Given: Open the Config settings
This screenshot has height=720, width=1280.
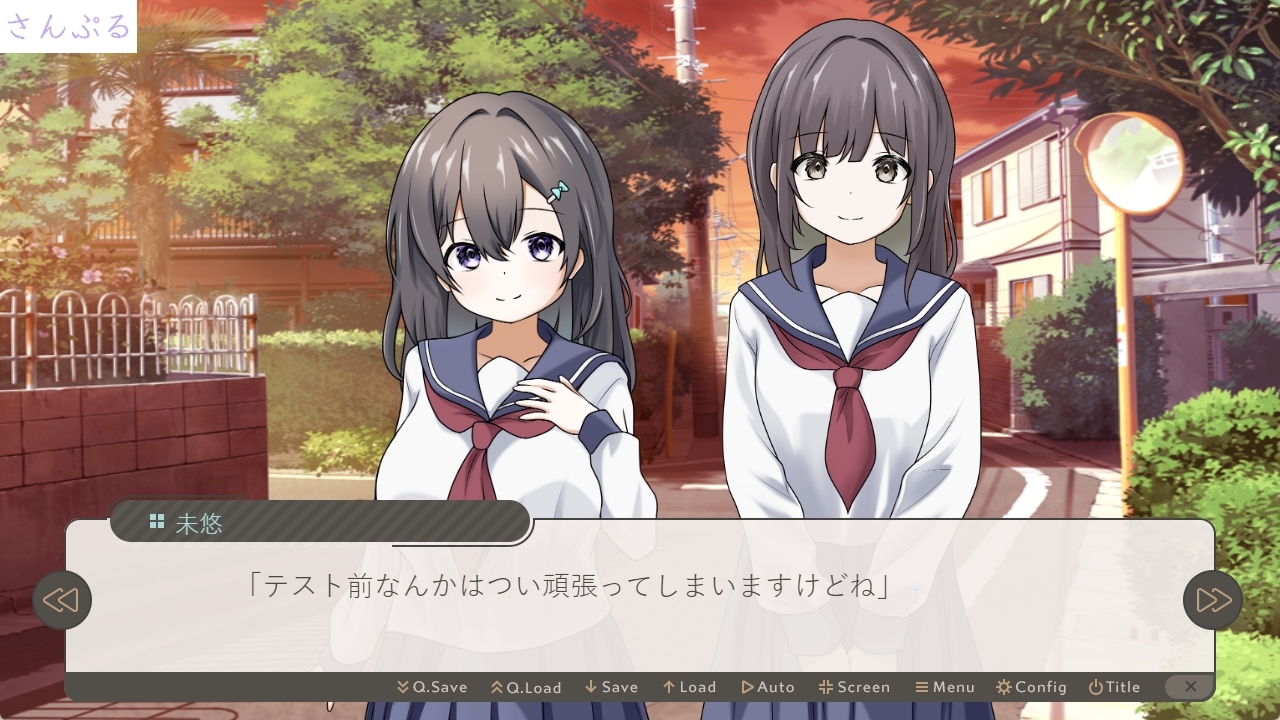Looking at the screenshot, I should (1031, 687).
